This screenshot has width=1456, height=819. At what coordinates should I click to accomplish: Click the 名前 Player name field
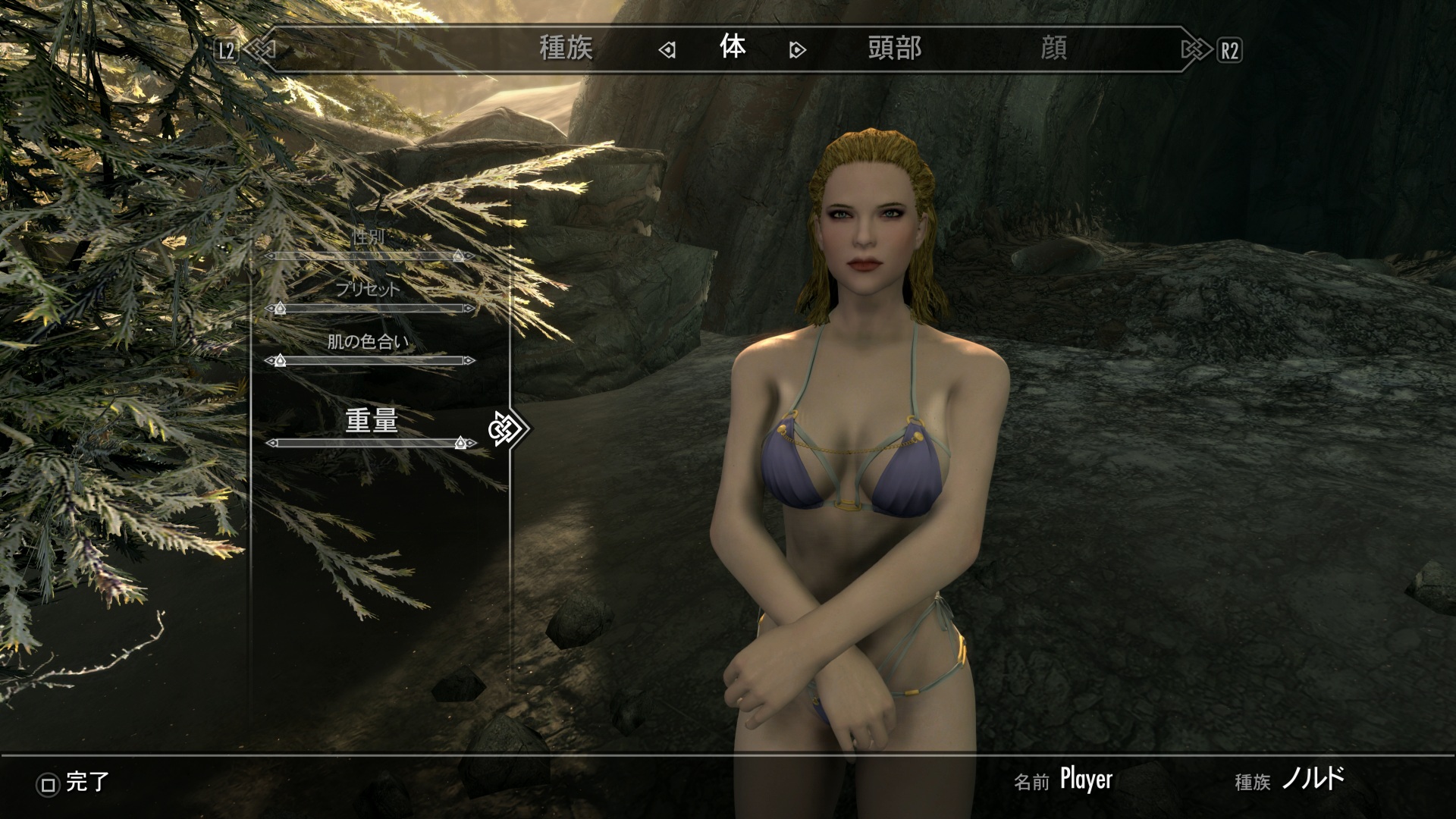1085,780
